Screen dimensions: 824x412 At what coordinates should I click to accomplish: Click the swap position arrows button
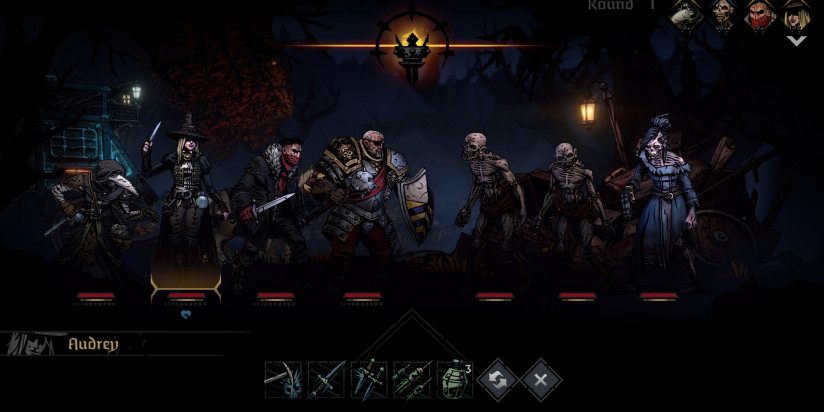tap(498, 380)
